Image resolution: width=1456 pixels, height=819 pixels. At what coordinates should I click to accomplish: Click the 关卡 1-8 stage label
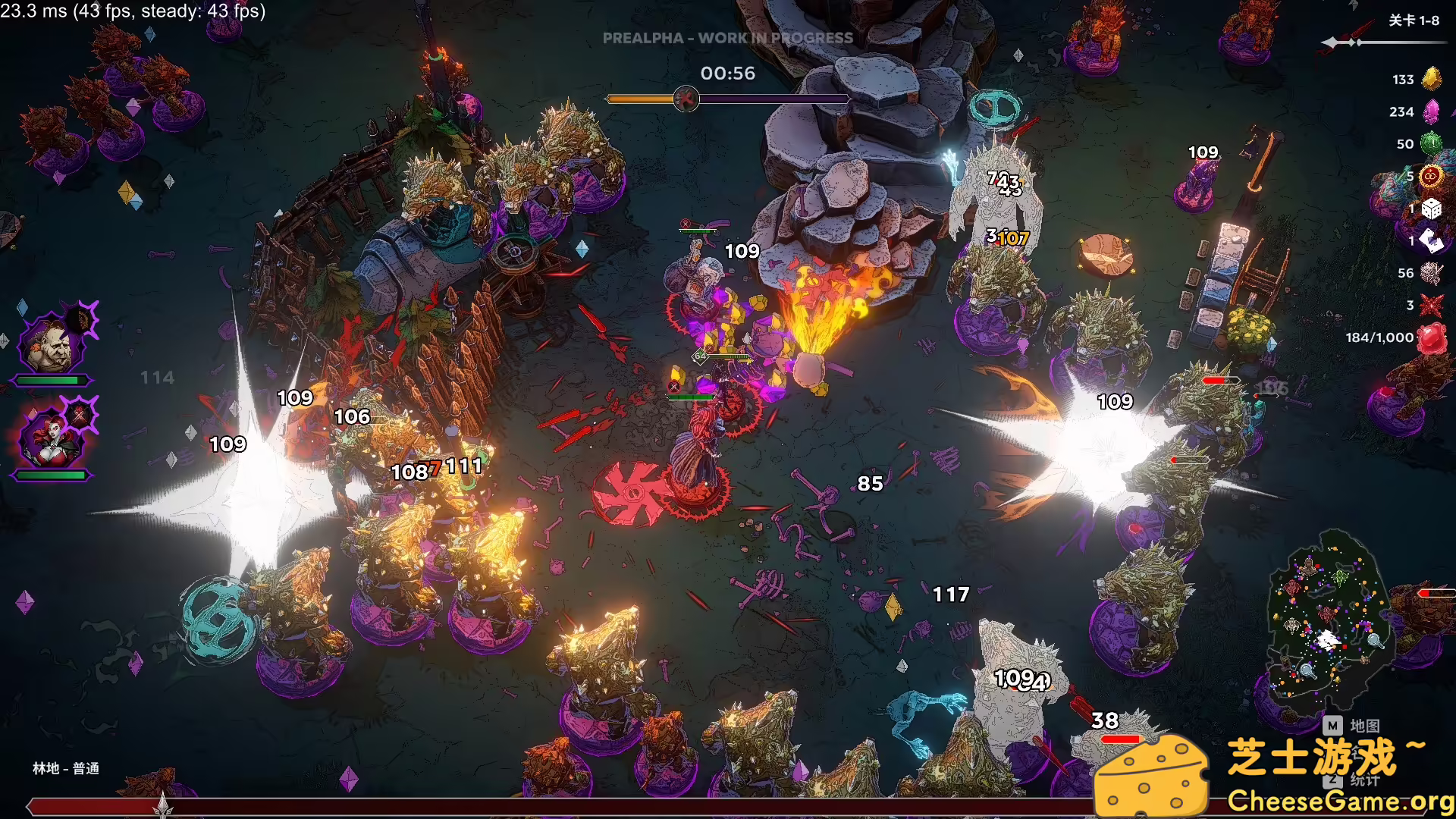click(1413, 20)
